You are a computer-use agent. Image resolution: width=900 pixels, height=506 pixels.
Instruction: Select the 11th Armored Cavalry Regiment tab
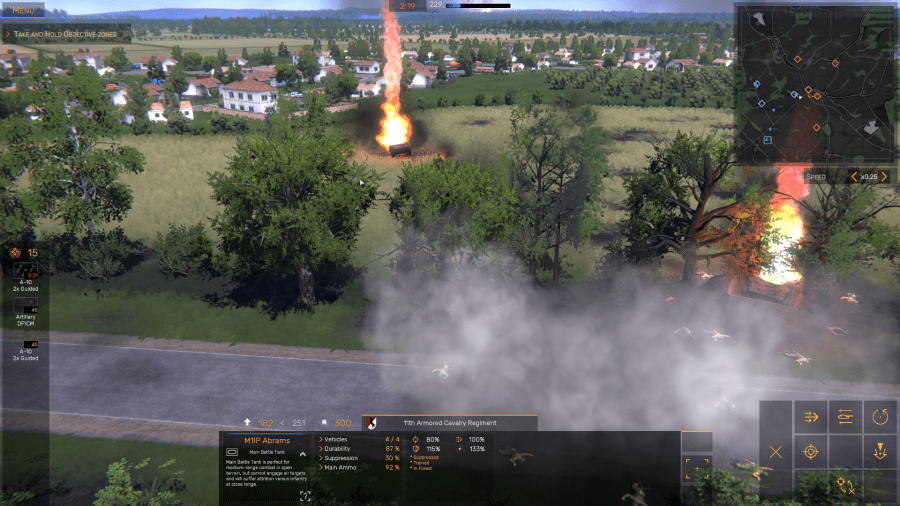[x=449, y=423]
